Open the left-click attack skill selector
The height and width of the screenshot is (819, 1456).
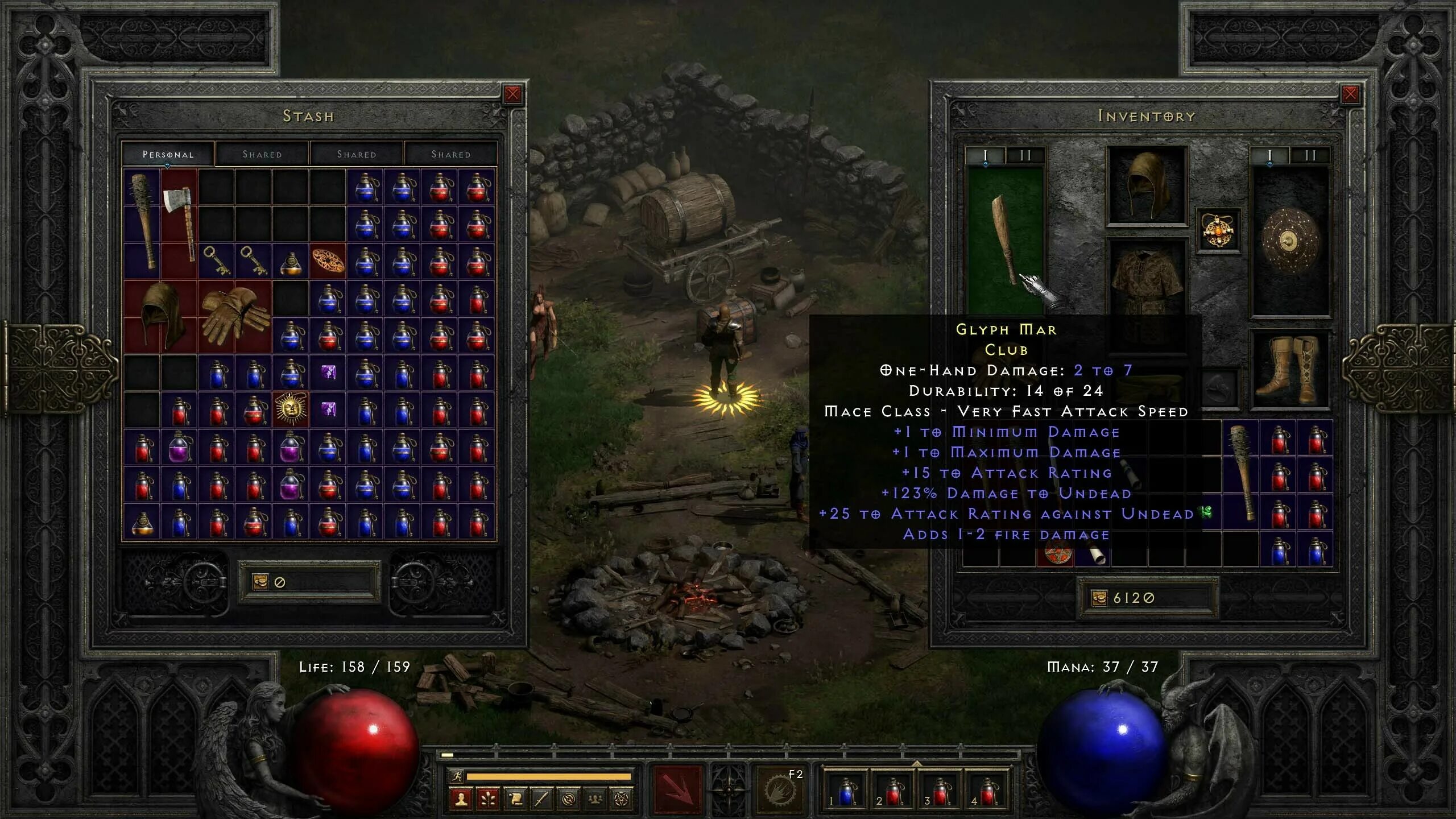click(677, 789)
